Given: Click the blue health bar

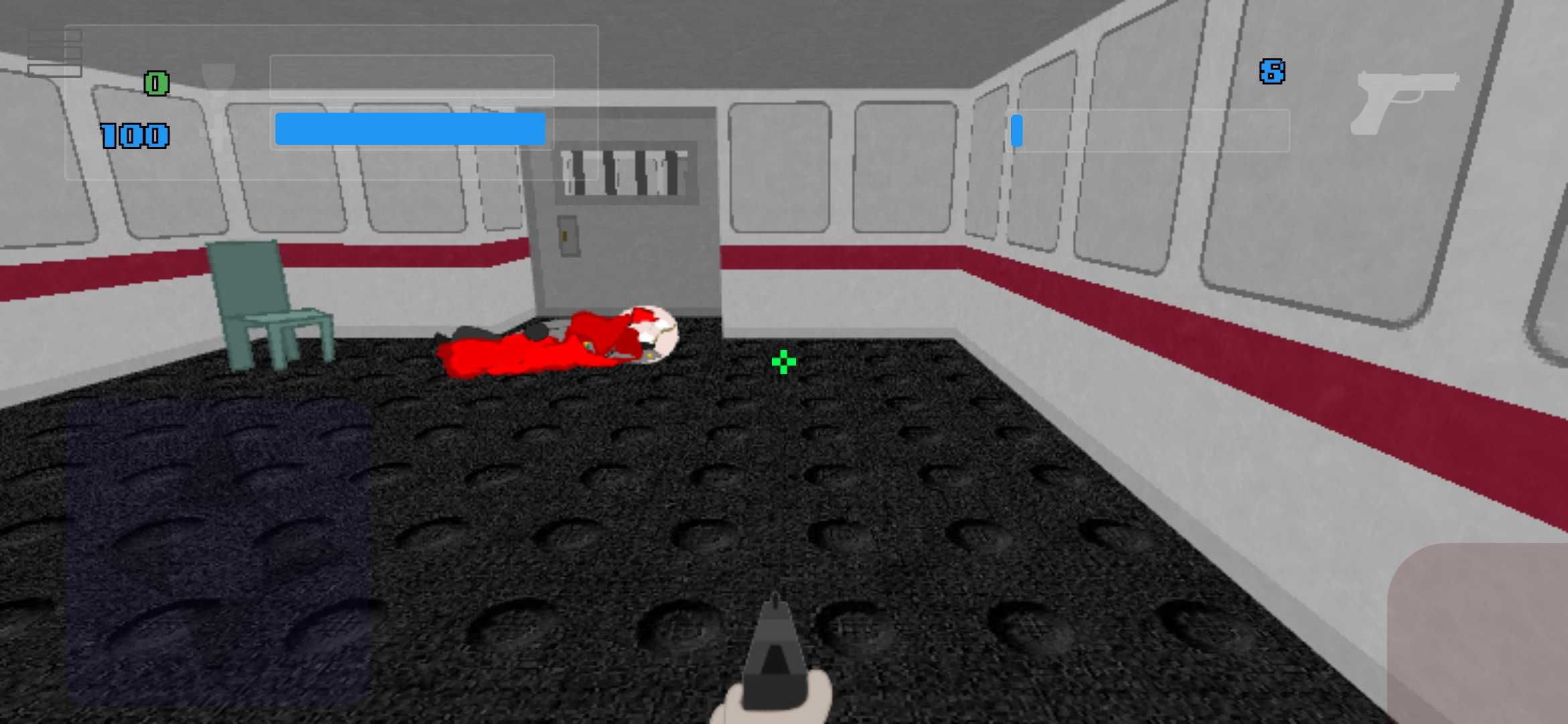Looking at the screenshot, I should coord(409,129).
